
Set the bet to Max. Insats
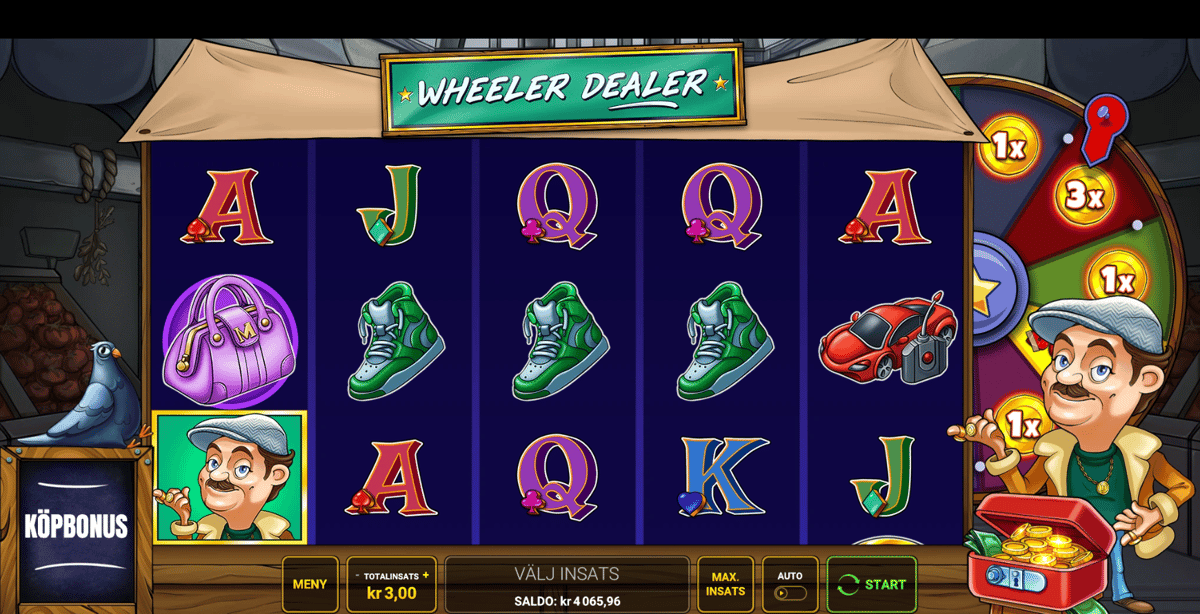pyautogui.click(x=725, y=584)
